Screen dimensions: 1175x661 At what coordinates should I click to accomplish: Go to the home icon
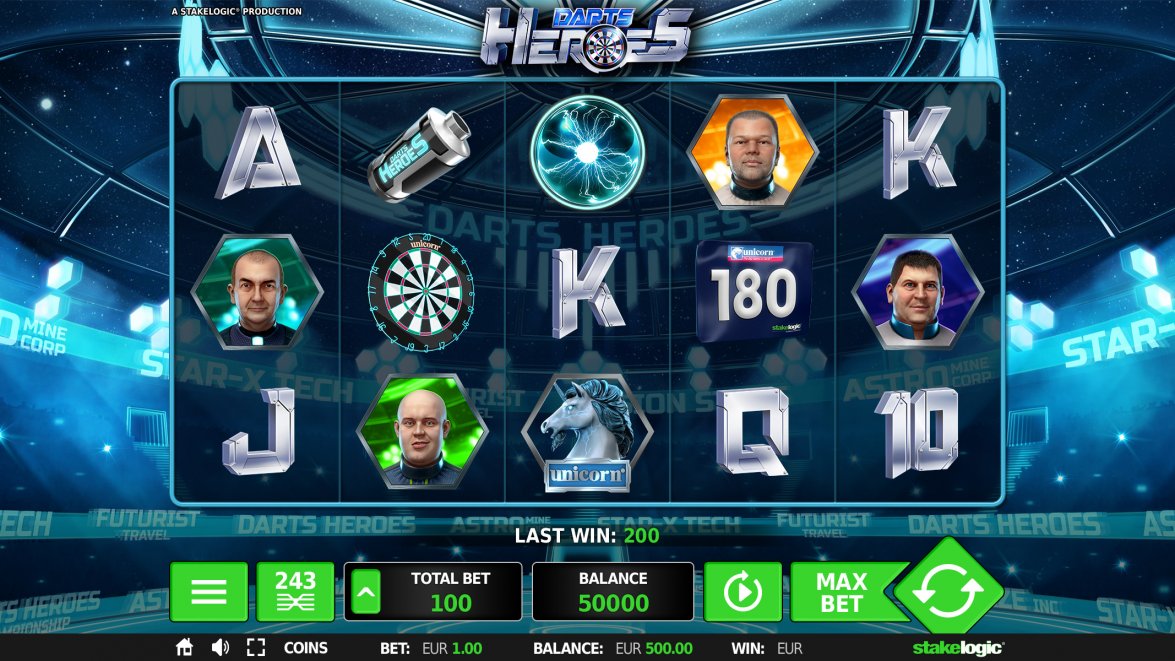pyautogui.click(x=184, y=648)
